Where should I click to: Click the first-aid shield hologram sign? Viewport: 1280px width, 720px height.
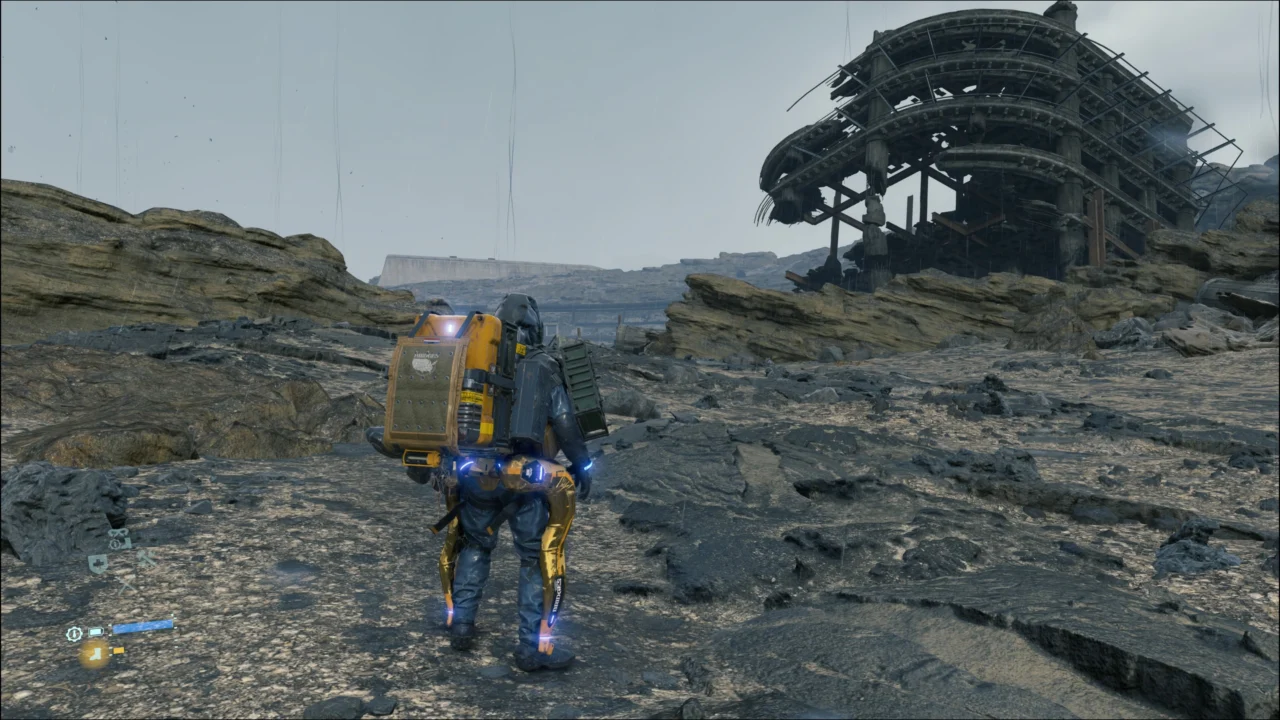coord(98,562)
